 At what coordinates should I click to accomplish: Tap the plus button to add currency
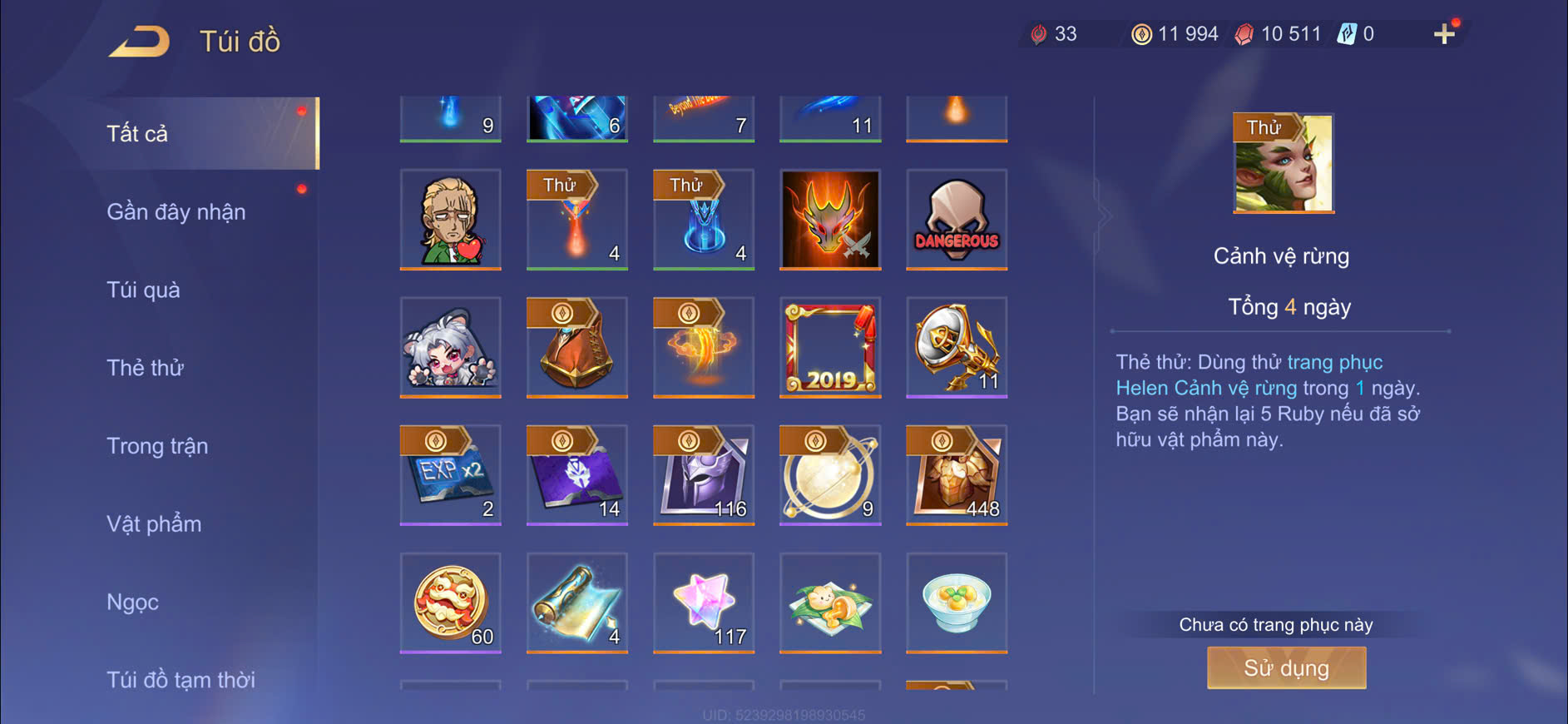point(1444,34)
